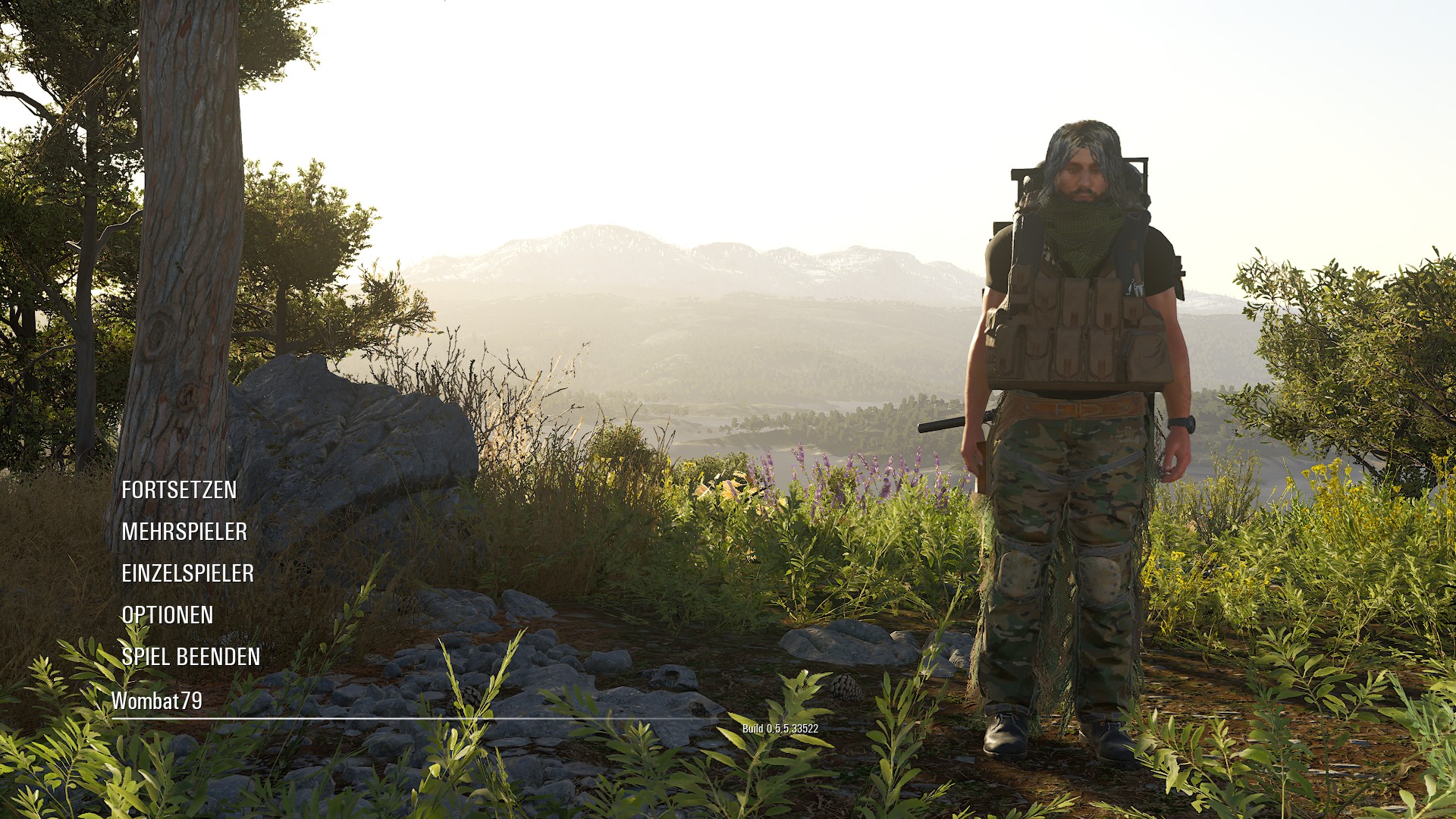This screenshot has height=819, width=1456.
Task: Open the Optionen settings
Action: 168,615
